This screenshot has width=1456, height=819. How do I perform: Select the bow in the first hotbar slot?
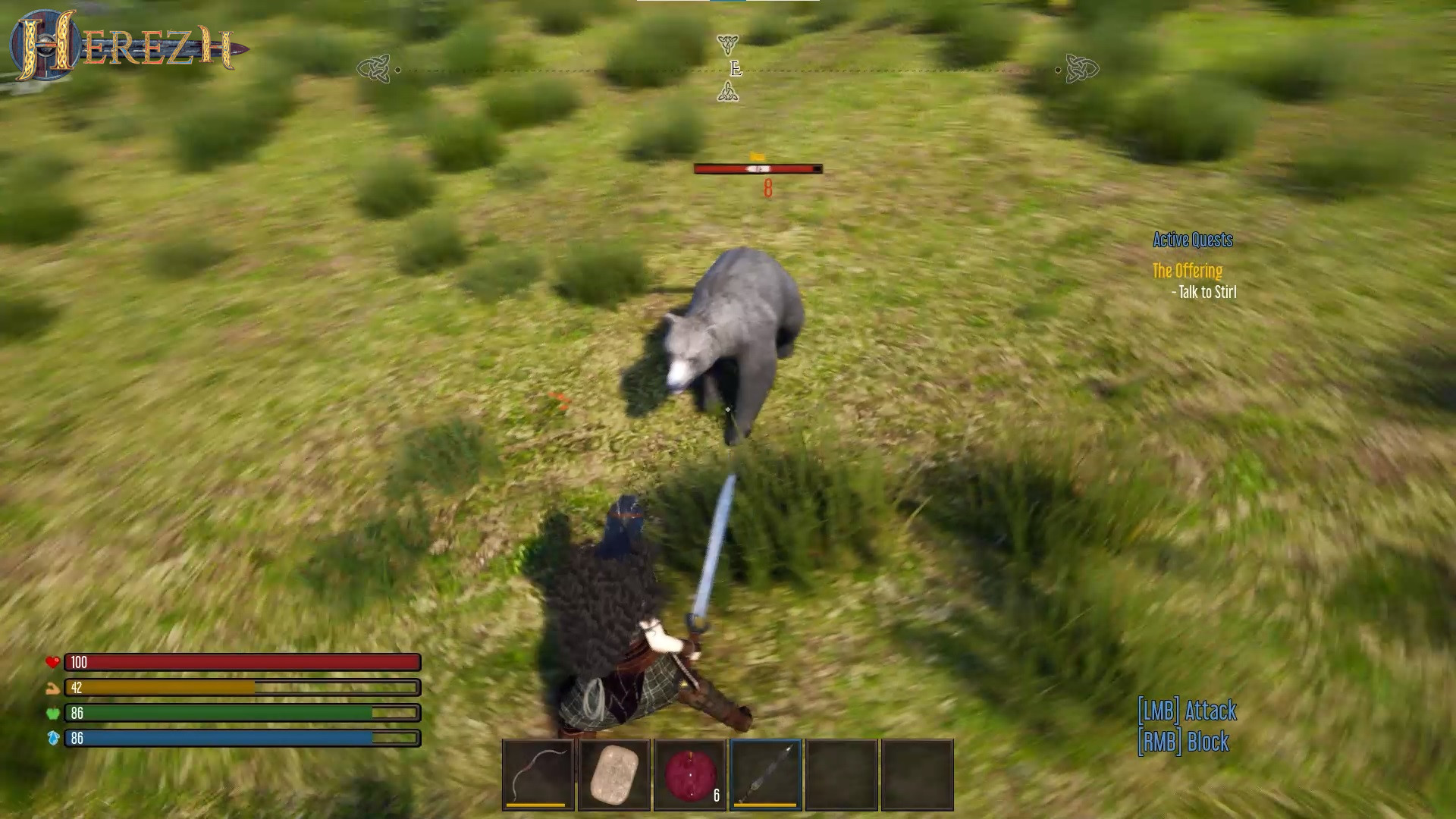[x=538, y=775]
